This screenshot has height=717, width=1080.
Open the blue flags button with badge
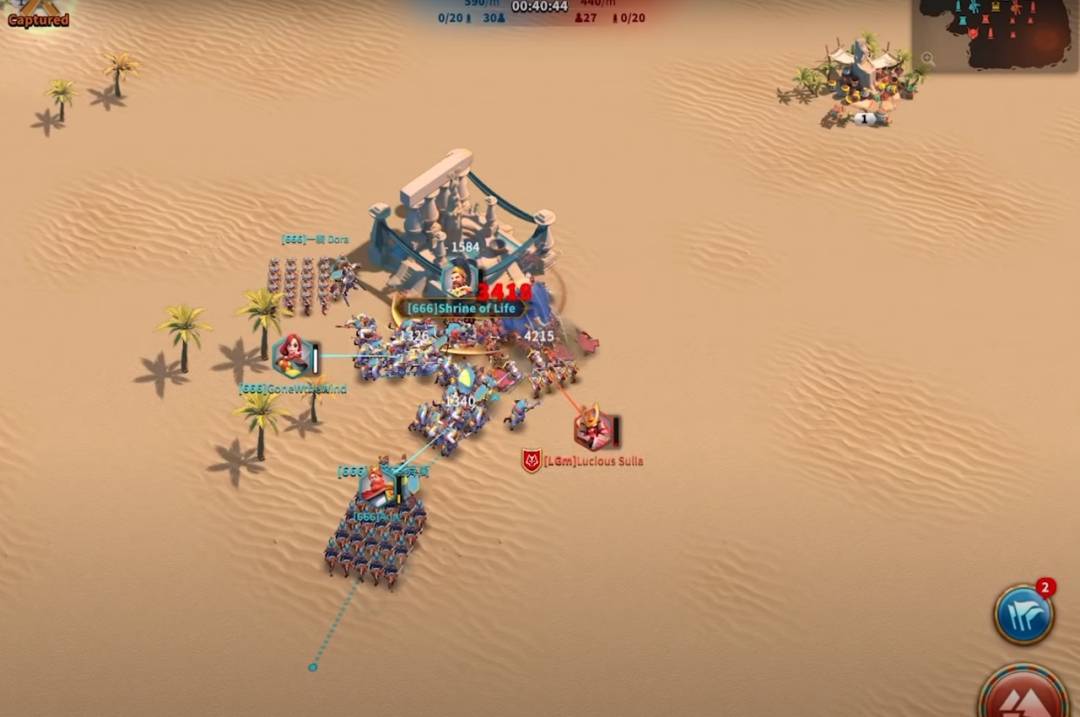[x=1023, y=615]
